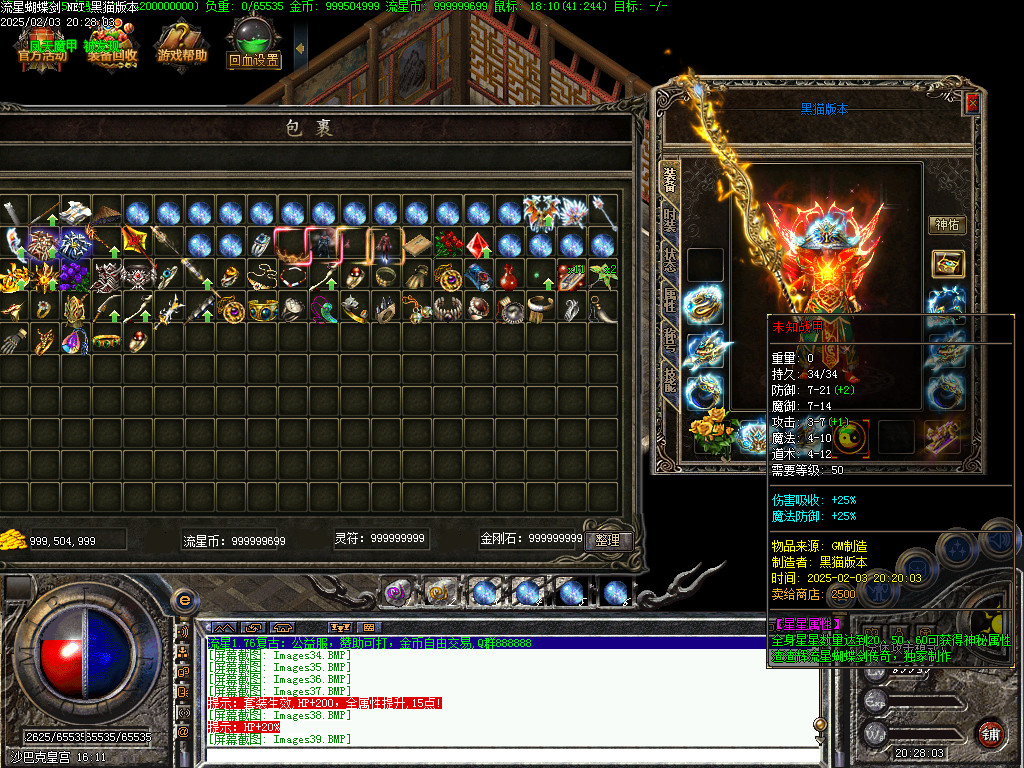Select the red potion bottle in the bag
This screenshot has width=1024, height=768.
510,276
